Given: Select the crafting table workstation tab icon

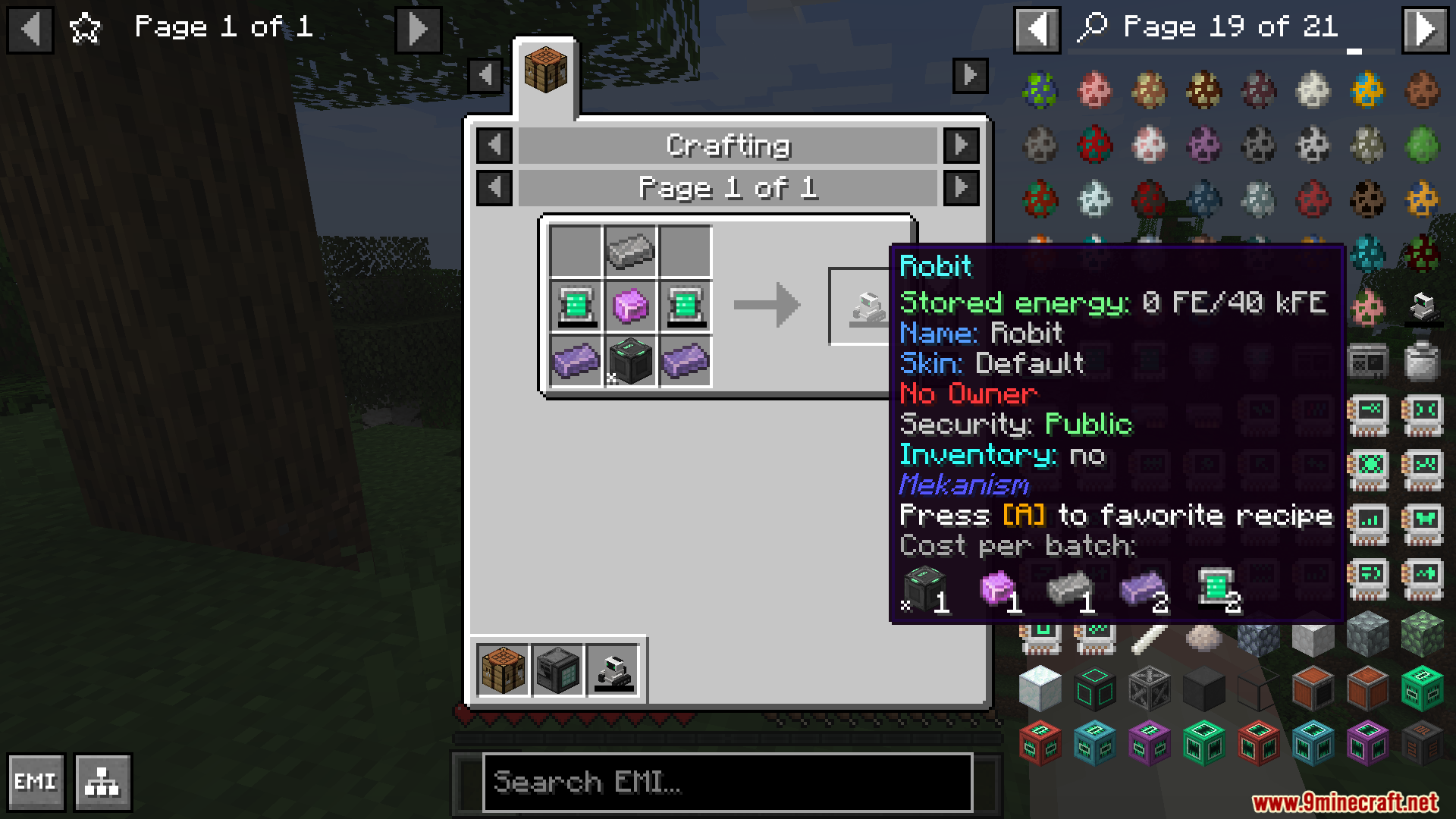Looking at the screenshot, I should coord(501,670).
